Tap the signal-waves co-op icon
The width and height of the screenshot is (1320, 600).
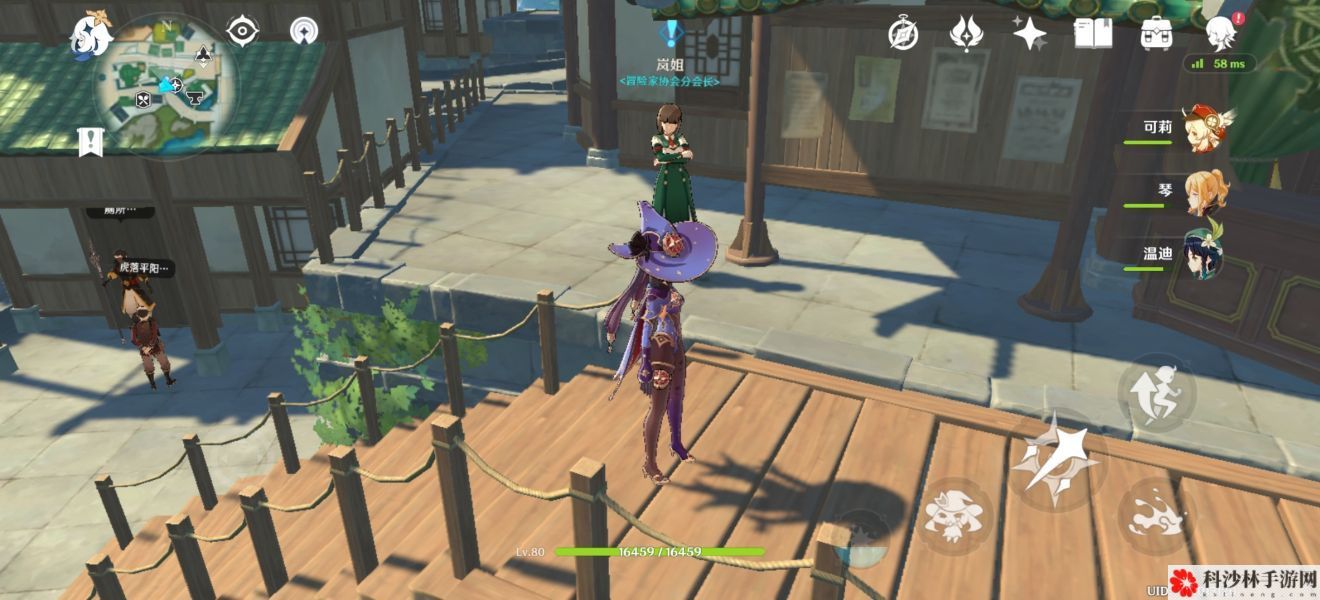pyautogui.click(x=304, y=32)
